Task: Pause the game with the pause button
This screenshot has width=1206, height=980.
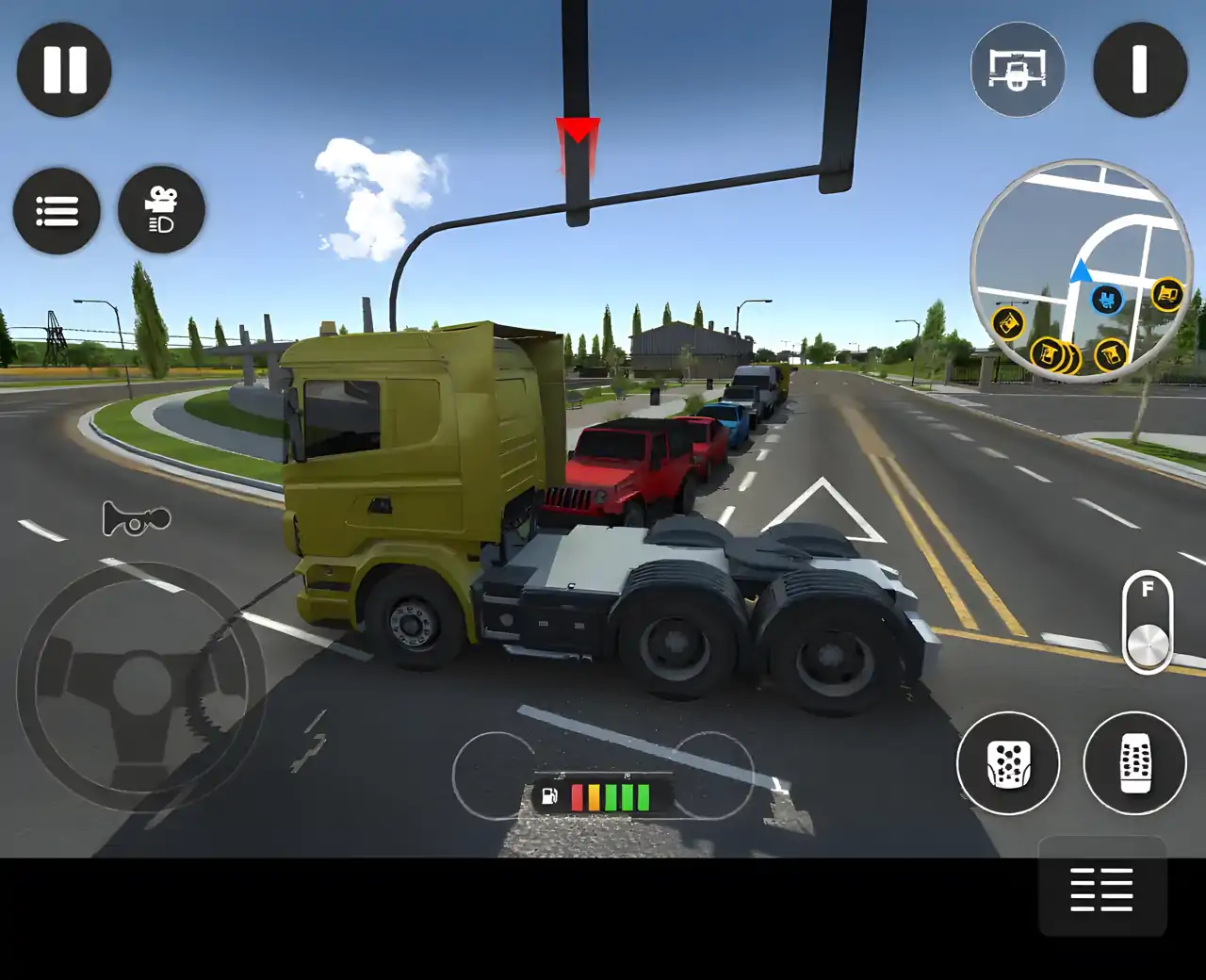Action: [64, 70]
